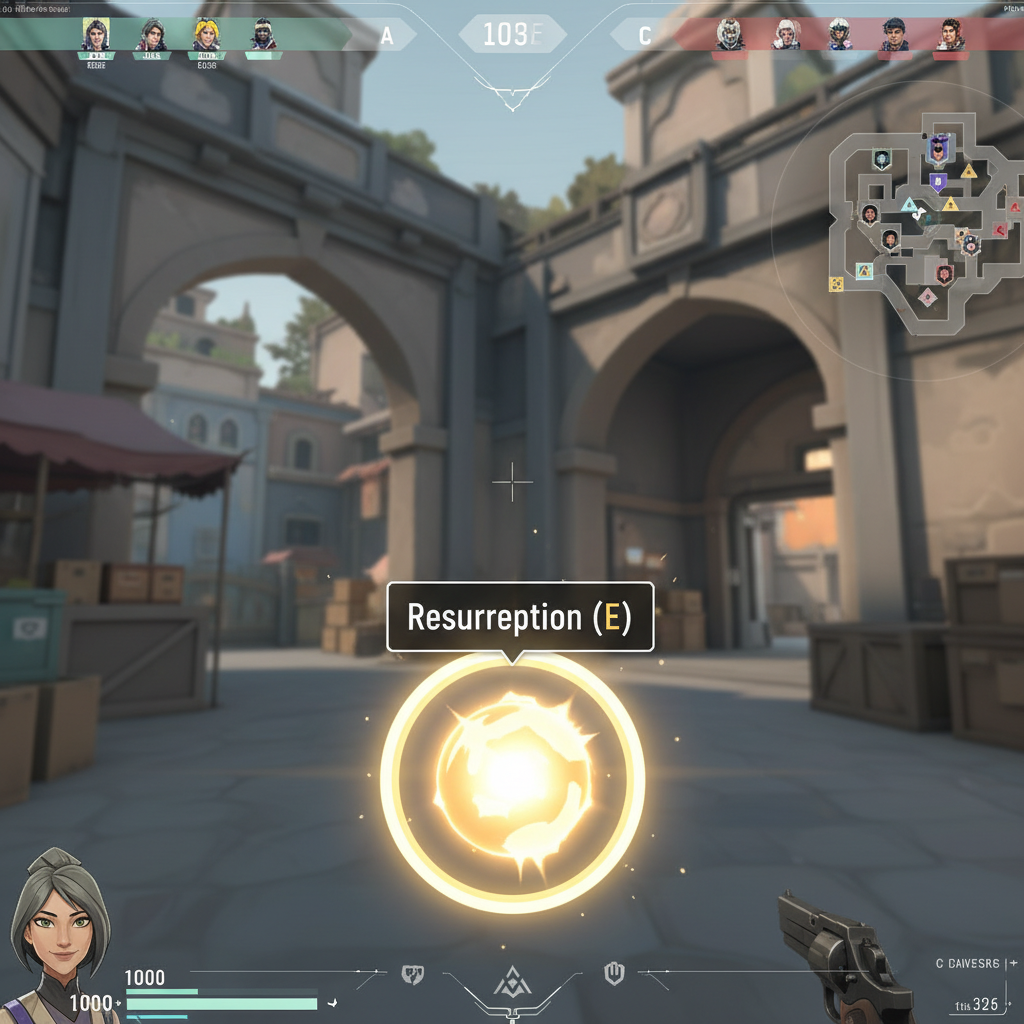
Task: Click the teal triangle marker on the minimap
Action: click(x=910, y=206)
